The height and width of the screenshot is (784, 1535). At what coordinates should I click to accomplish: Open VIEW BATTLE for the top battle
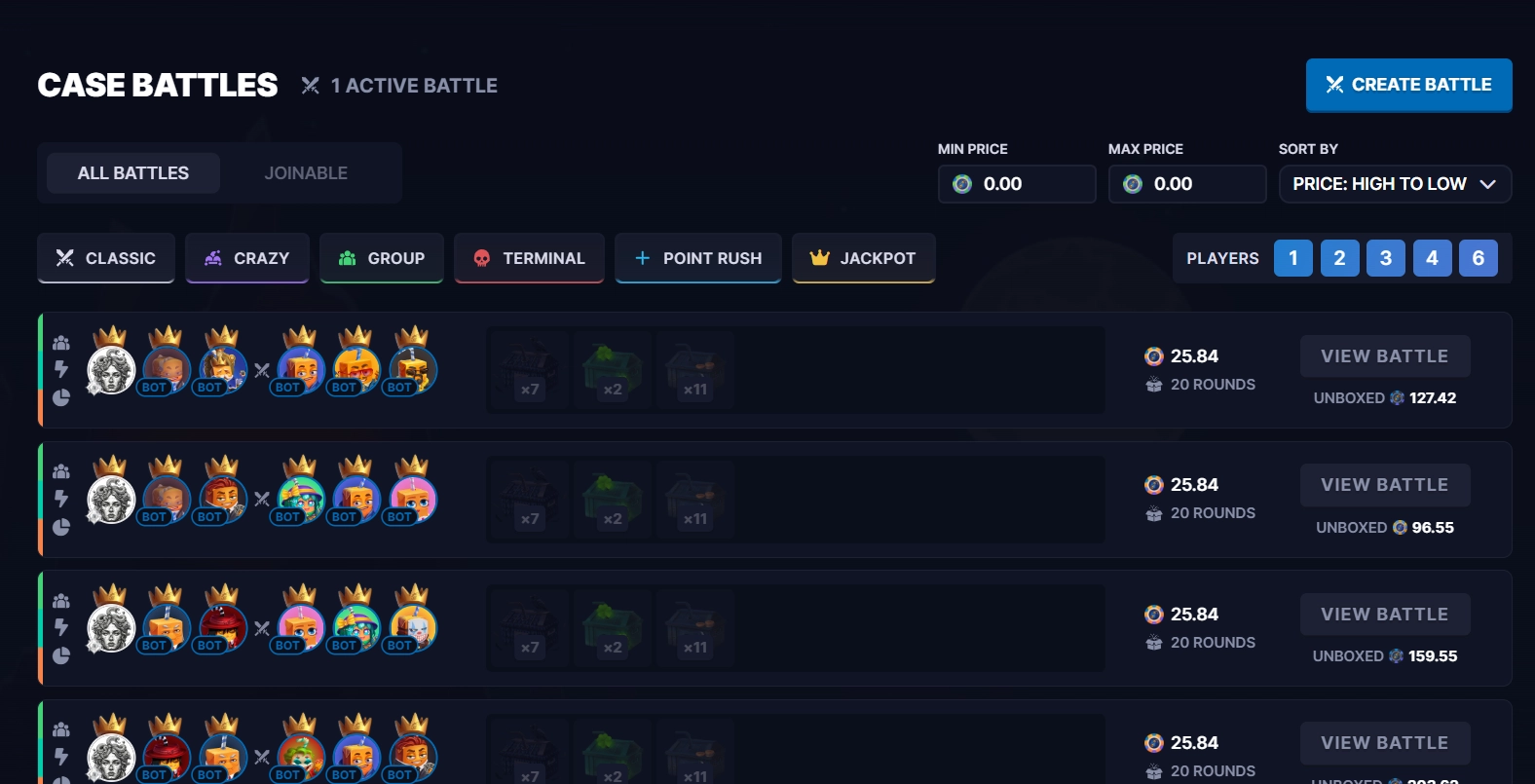(x=1385, y=355)
